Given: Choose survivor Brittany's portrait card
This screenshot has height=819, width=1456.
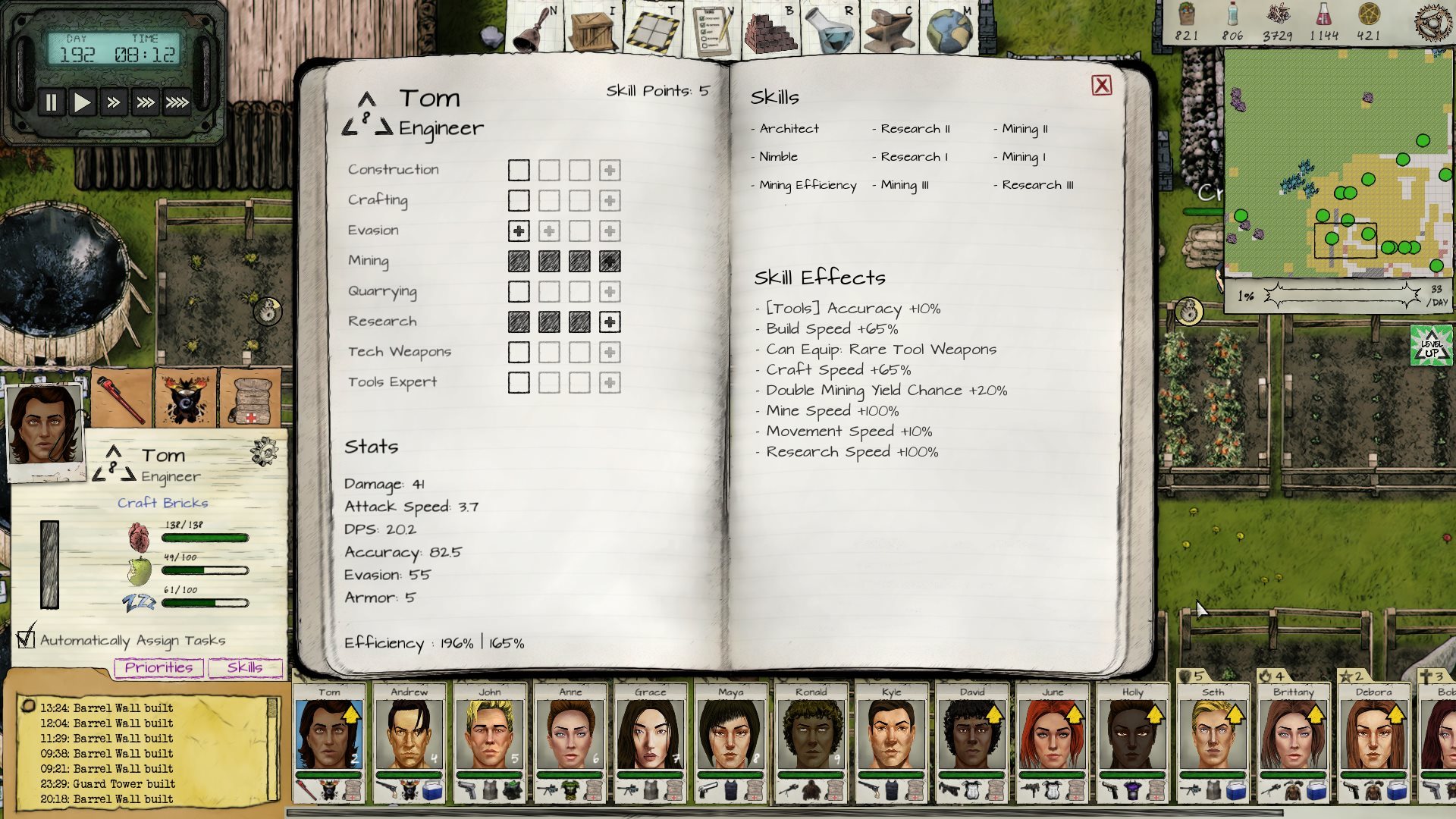Looking at the screenshot, I should point(1292,734).
